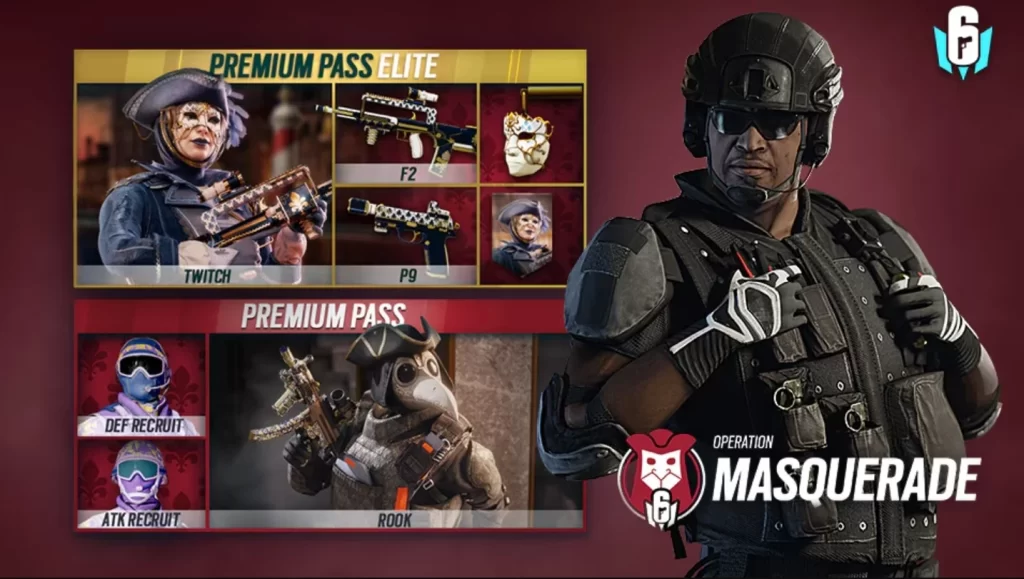Open the Twitch portrait card tile
Screen dimensions: 1024x579
pyautogui.click(x=531, y=235)
